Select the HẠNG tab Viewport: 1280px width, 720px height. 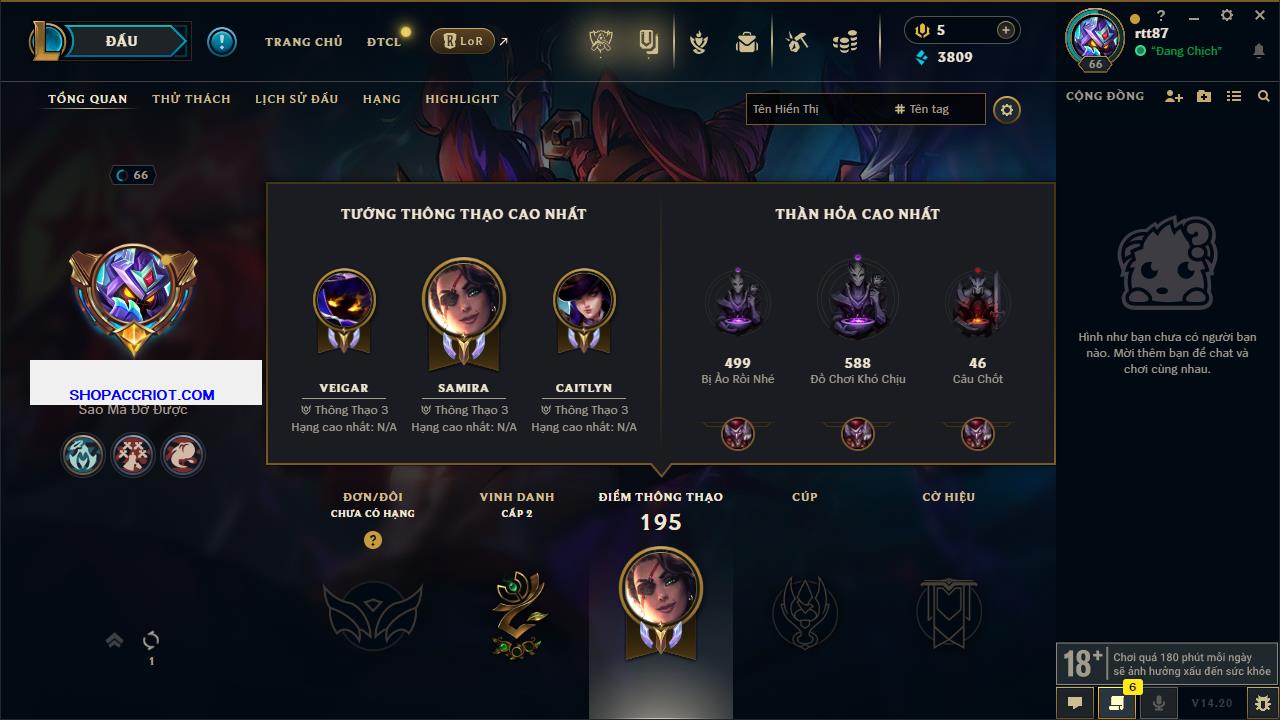[x=381, y=99]
